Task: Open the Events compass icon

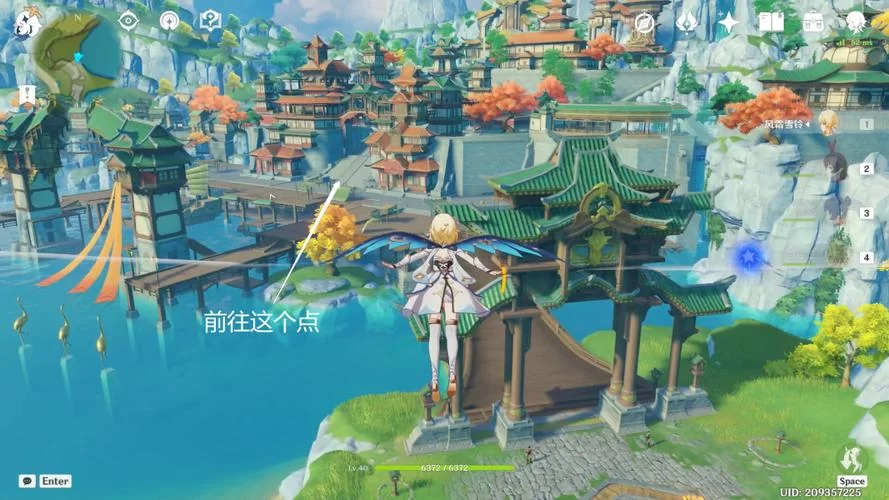Action: coord(645,23)
